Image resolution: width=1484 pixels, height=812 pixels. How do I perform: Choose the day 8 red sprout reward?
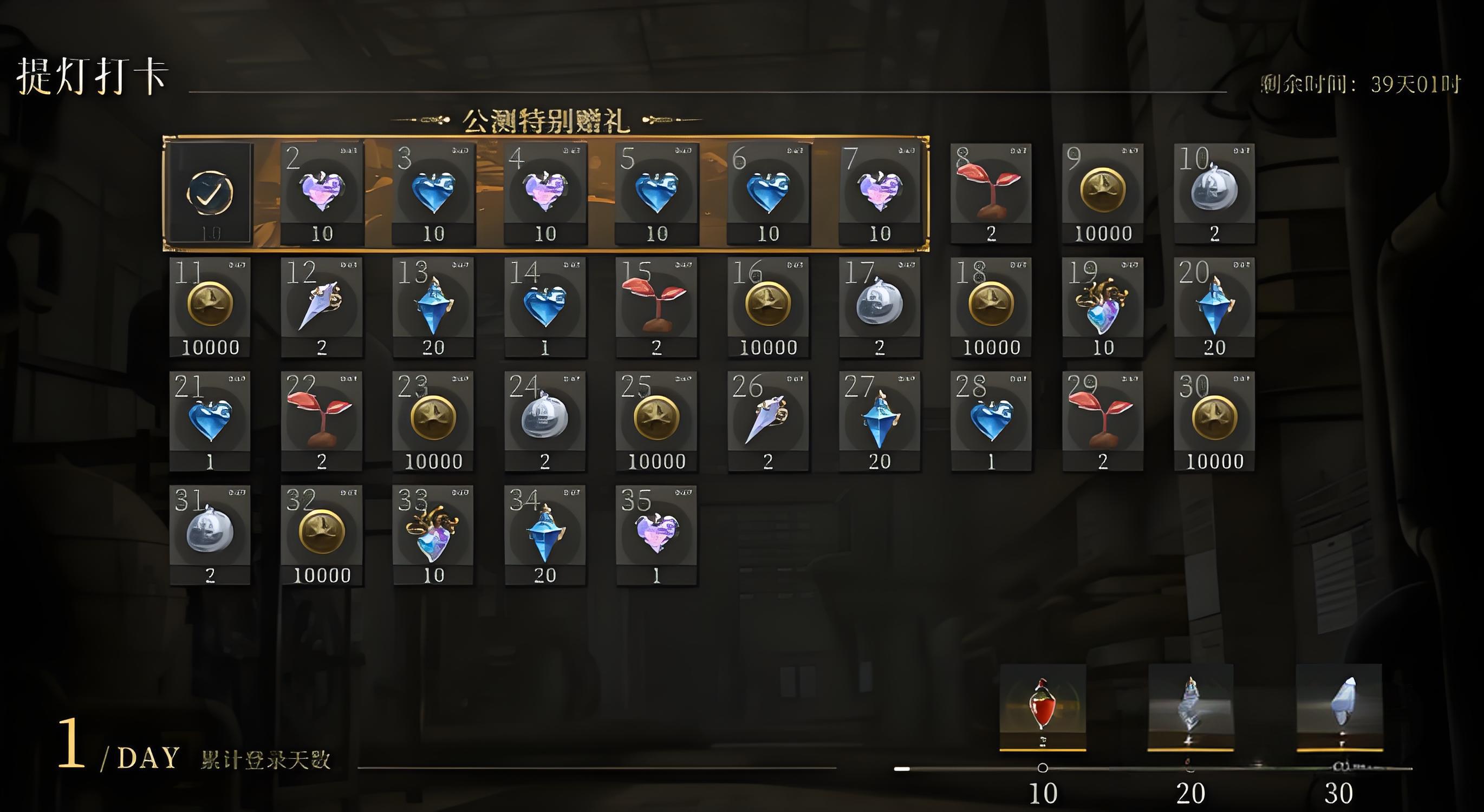click(x=991, y=193)
